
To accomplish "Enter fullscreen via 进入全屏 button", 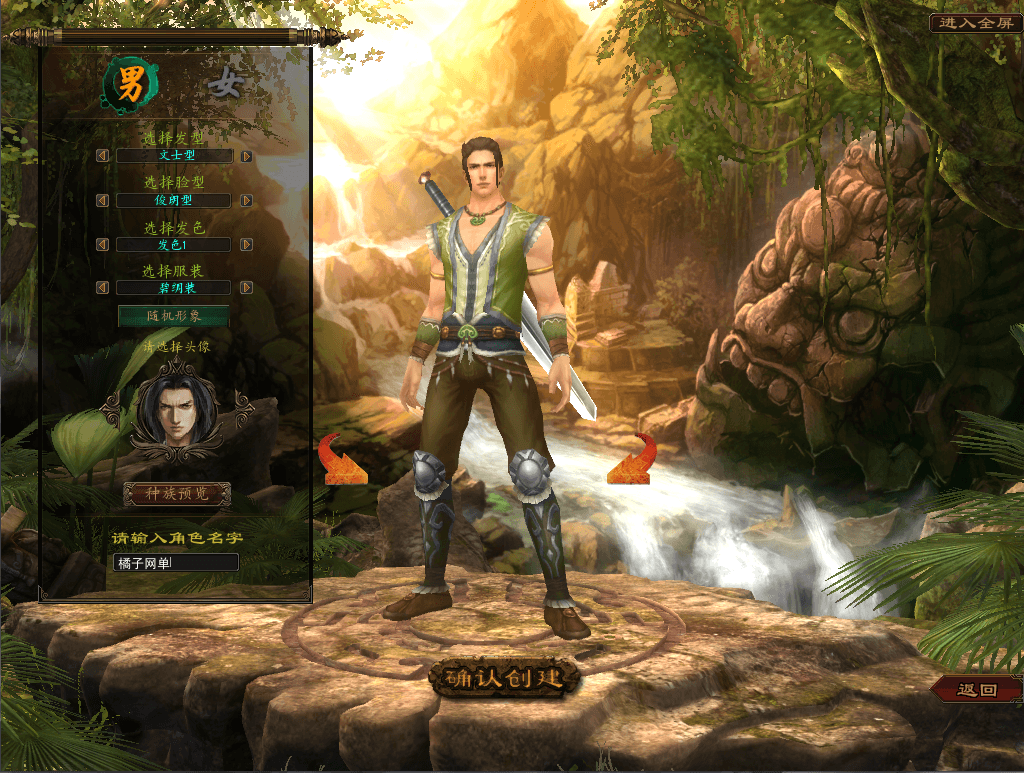I will pos(976,23).
